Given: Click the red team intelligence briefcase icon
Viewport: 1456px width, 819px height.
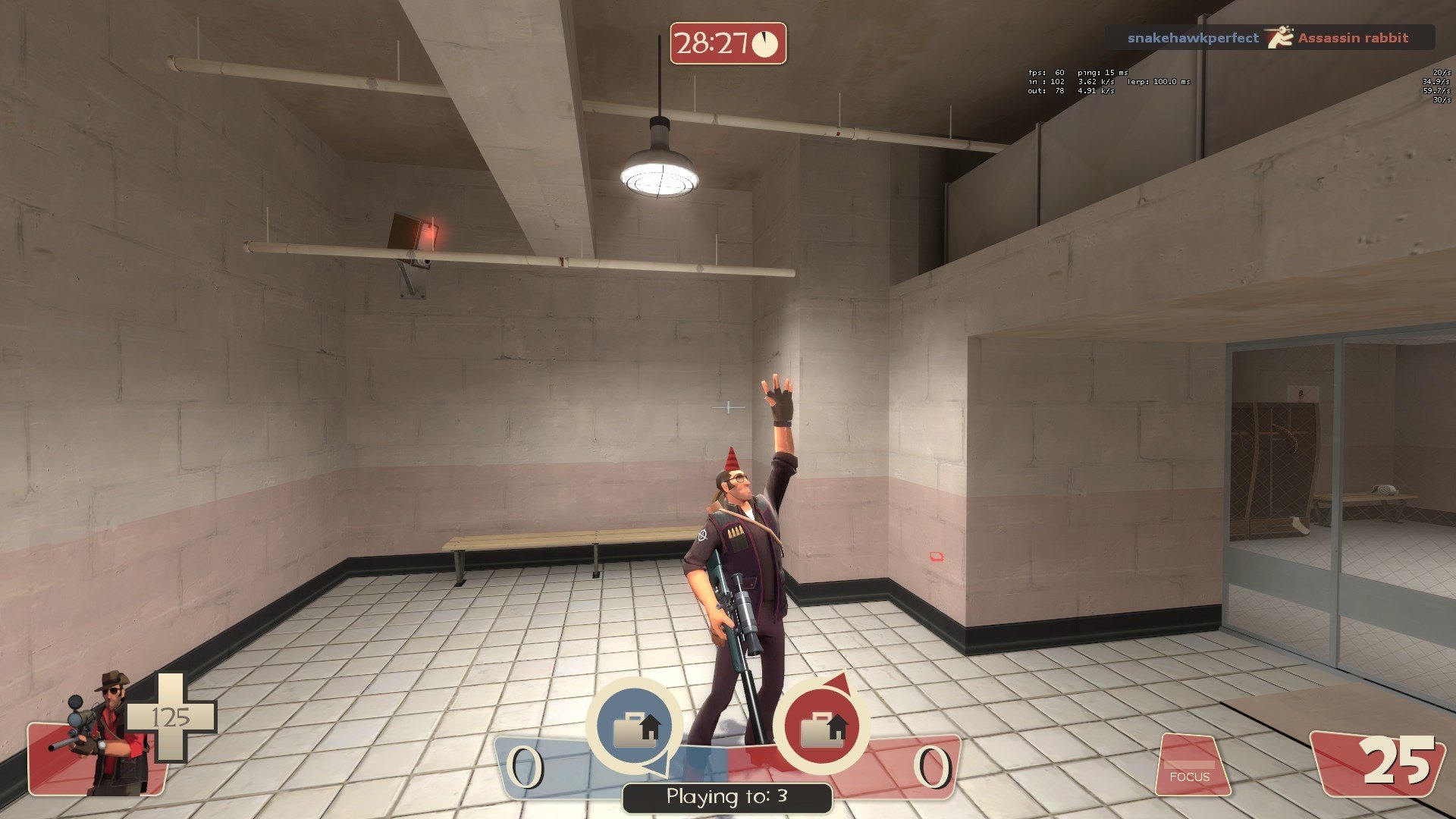Looking at the screenshot, I should coord(821,726).
